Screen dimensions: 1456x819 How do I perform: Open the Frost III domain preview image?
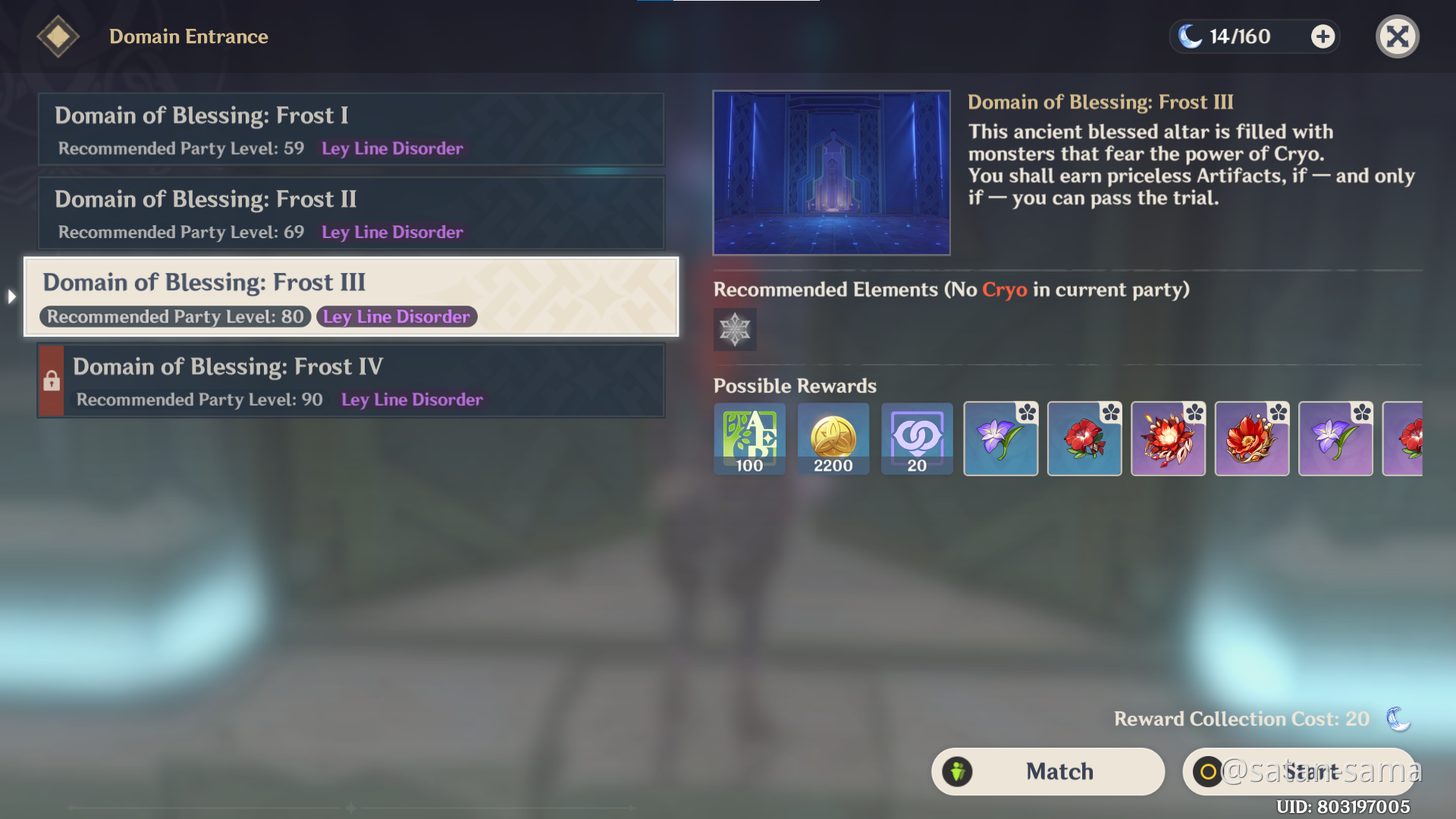(x=831, y=172)
